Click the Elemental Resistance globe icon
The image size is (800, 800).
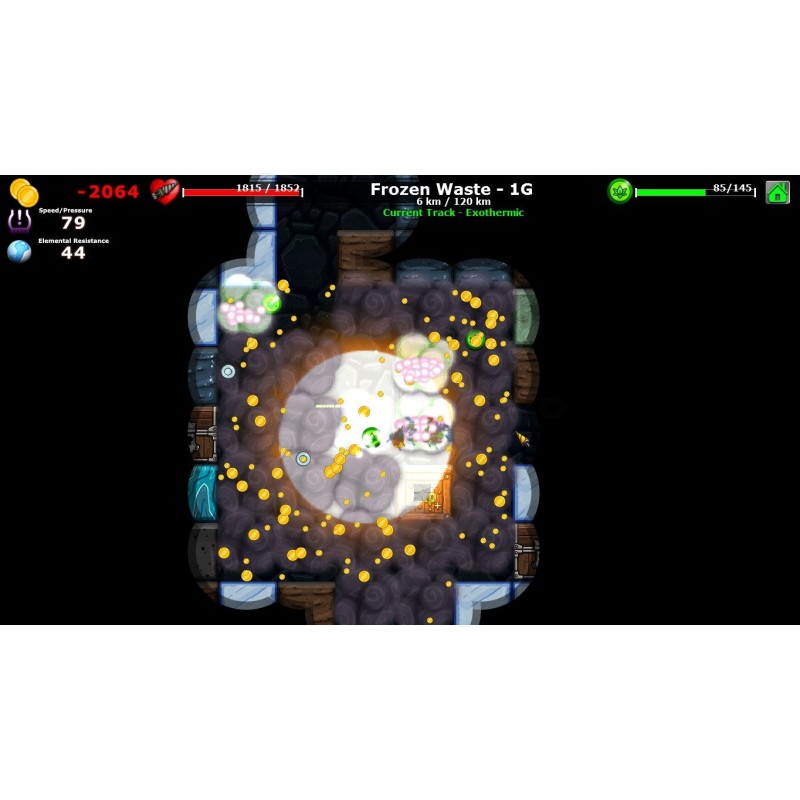tap(19, 251)
